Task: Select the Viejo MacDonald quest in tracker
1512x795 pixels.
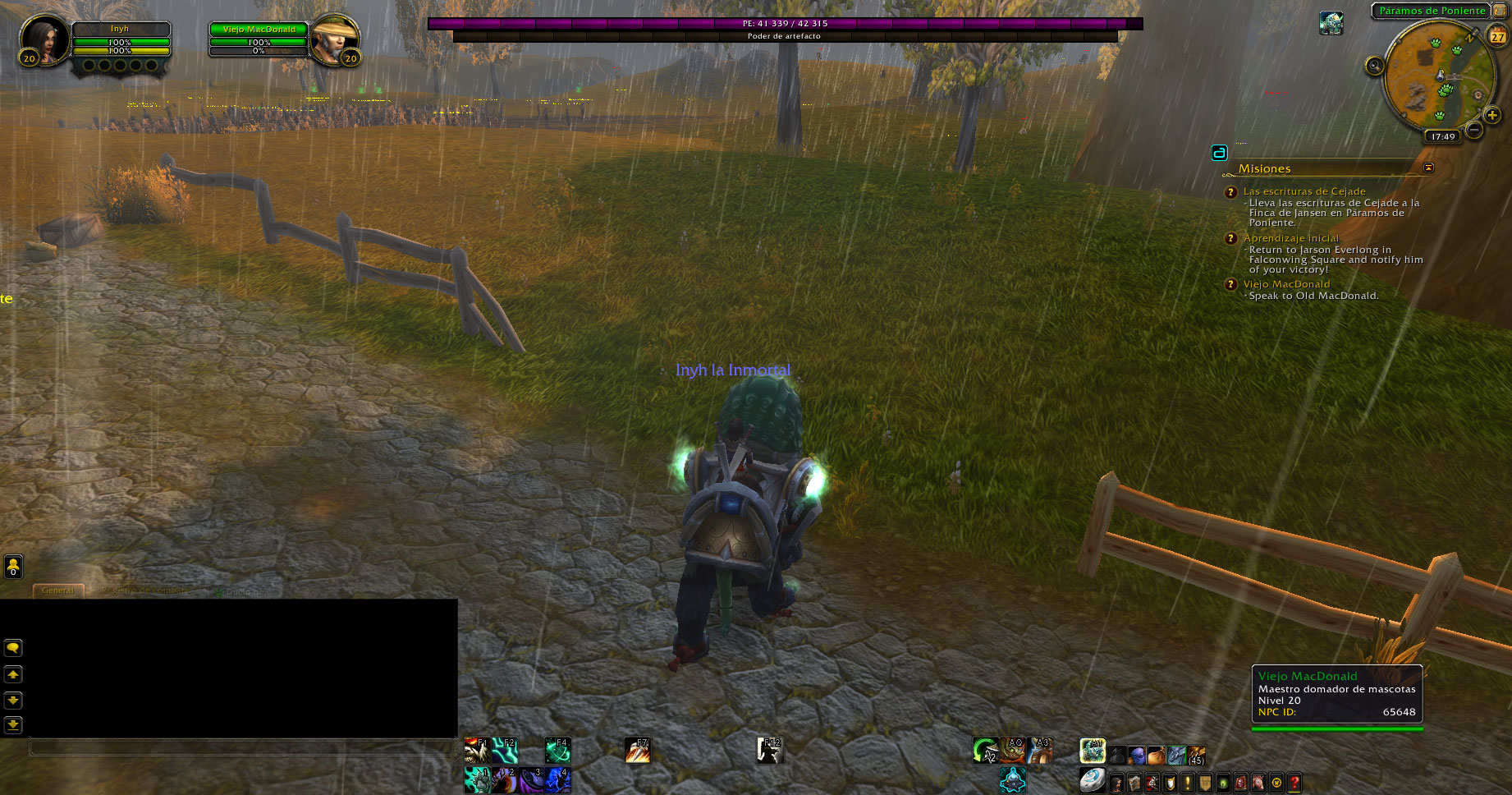Action: 1286,284
